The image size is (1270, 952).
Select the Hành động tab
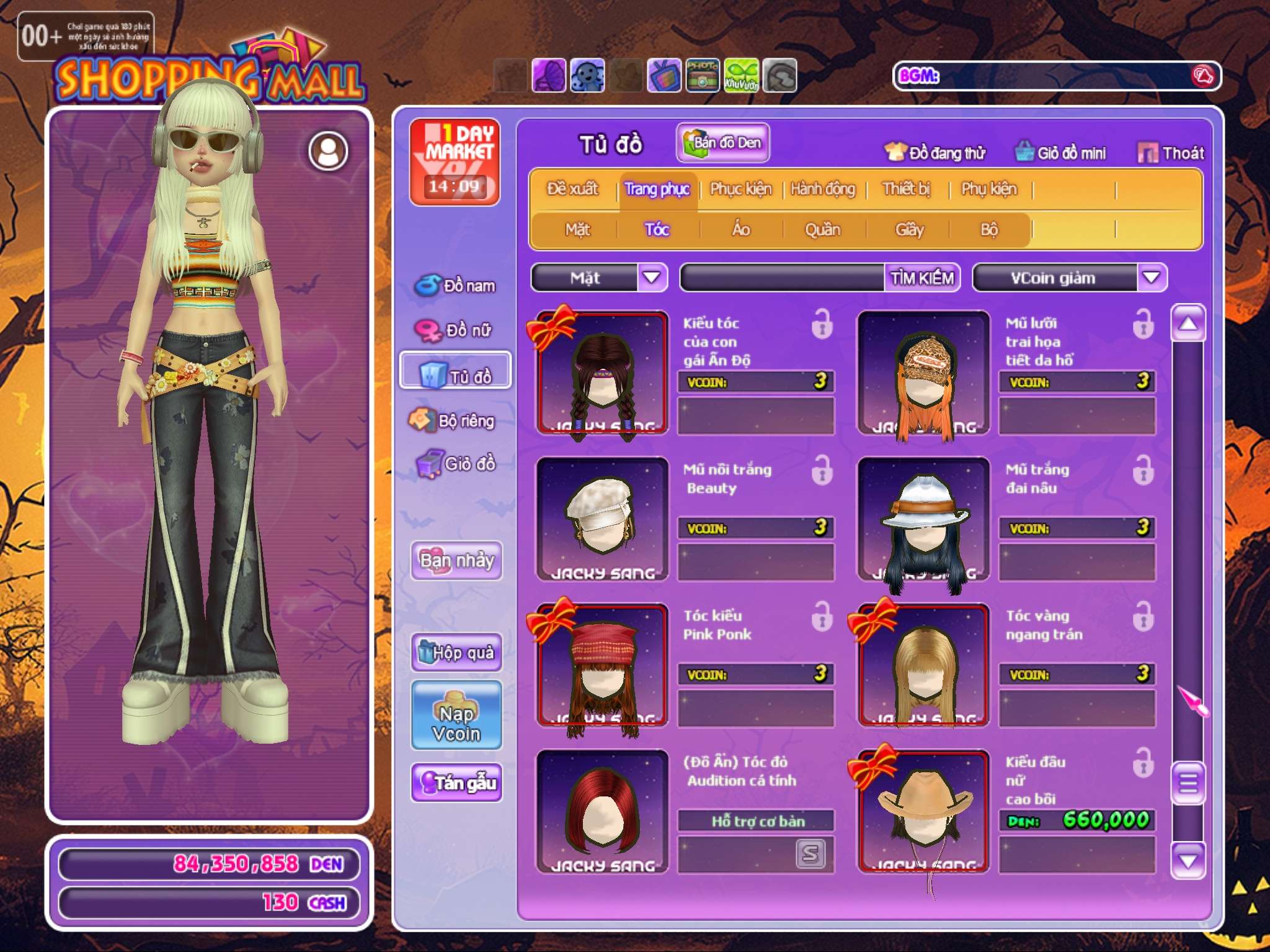(822, 189)
